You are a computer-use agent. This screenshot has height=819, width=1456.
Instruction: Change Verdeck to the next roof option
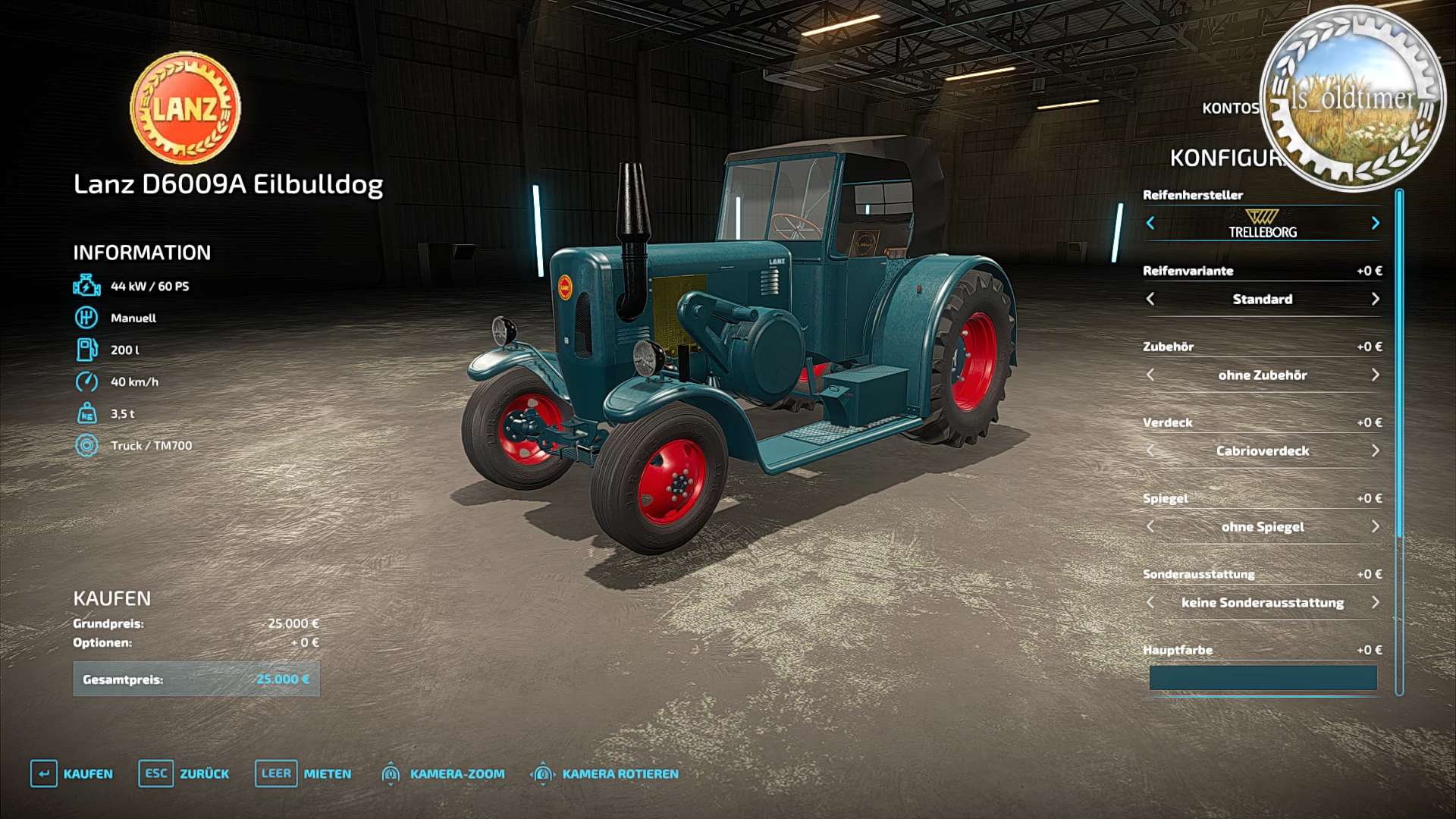pyautogui.click(x=1375, y=450)
